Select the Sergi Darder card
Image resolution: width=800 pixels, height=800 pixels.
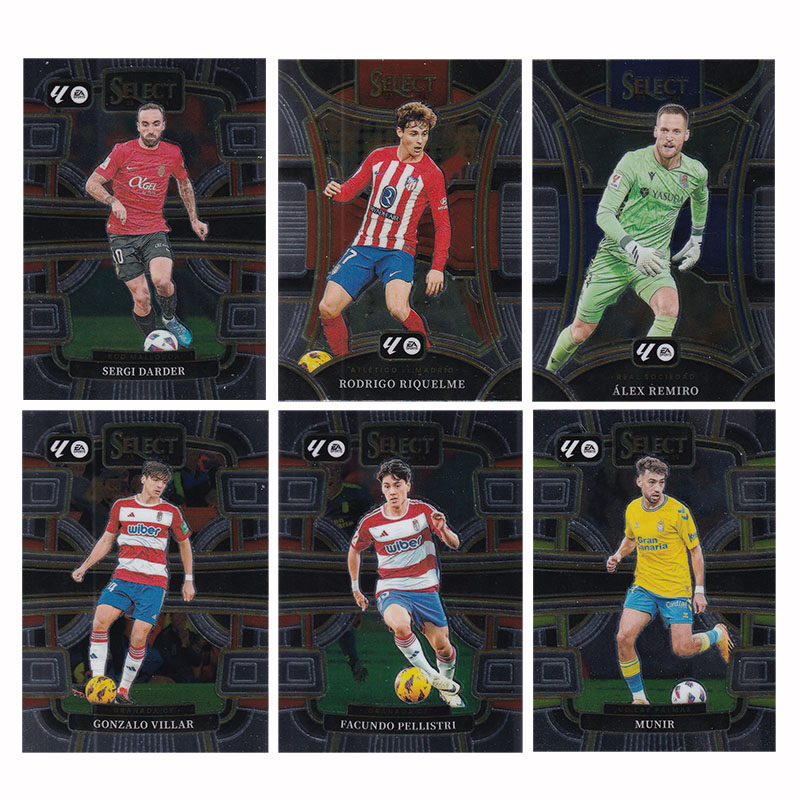tap(145, 229)
